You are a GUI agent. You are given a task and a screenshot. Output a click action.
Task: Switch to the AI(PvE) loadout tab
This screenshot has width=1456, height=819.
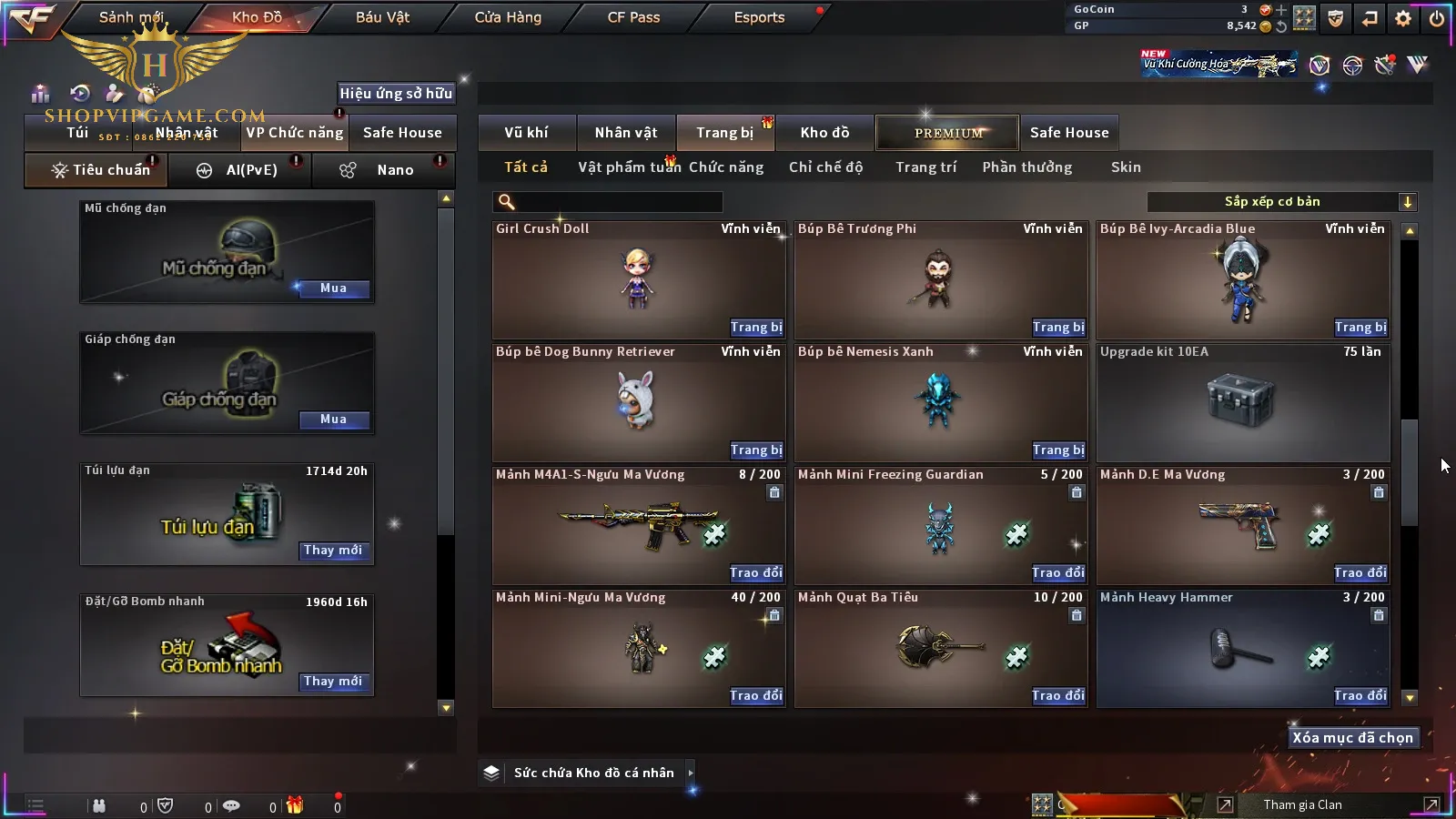(x=241, y=170)
